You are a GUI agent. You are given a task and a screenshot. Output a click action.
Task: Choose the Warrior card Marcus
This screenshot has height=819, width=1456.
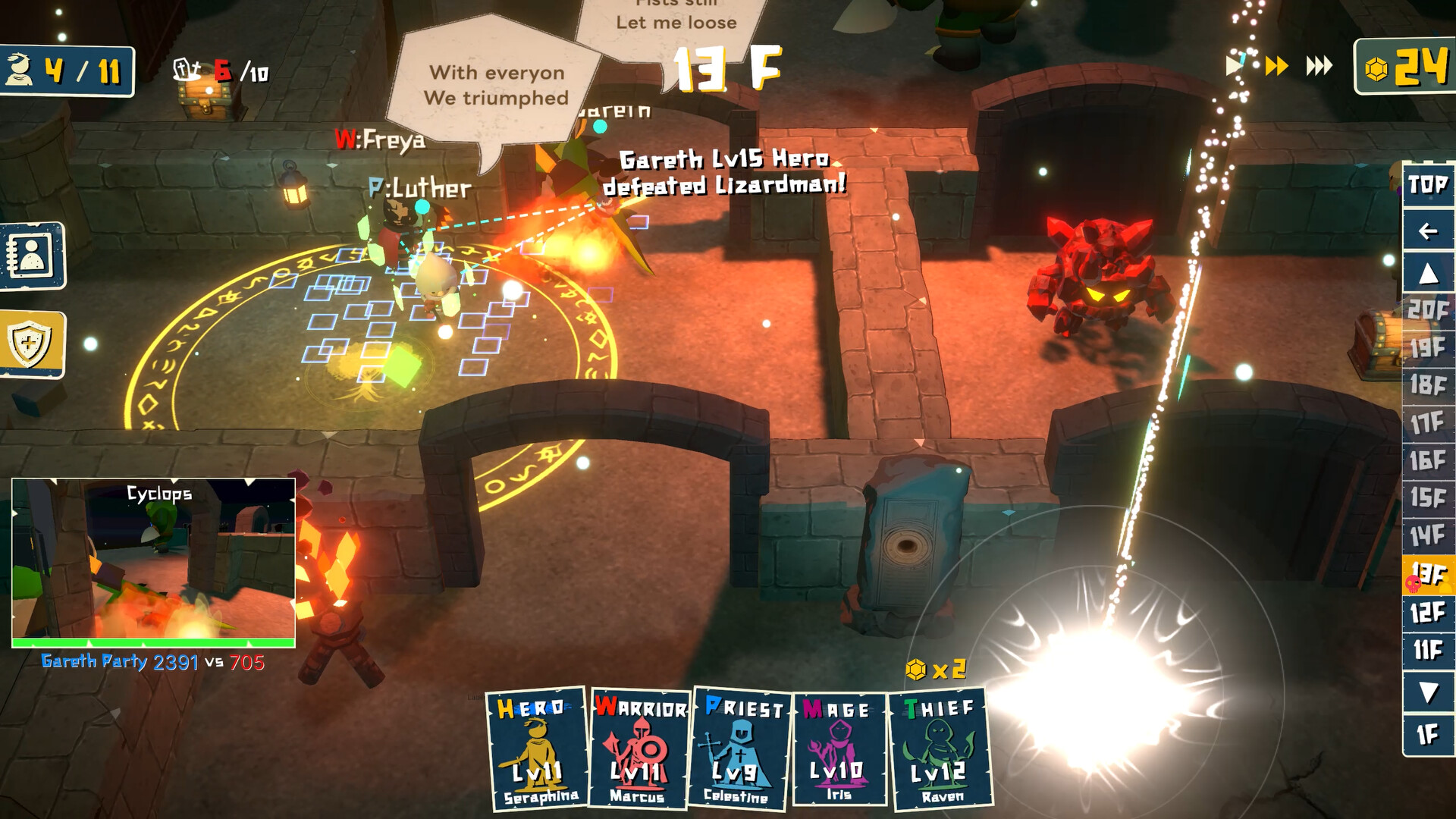coord(639,749)
